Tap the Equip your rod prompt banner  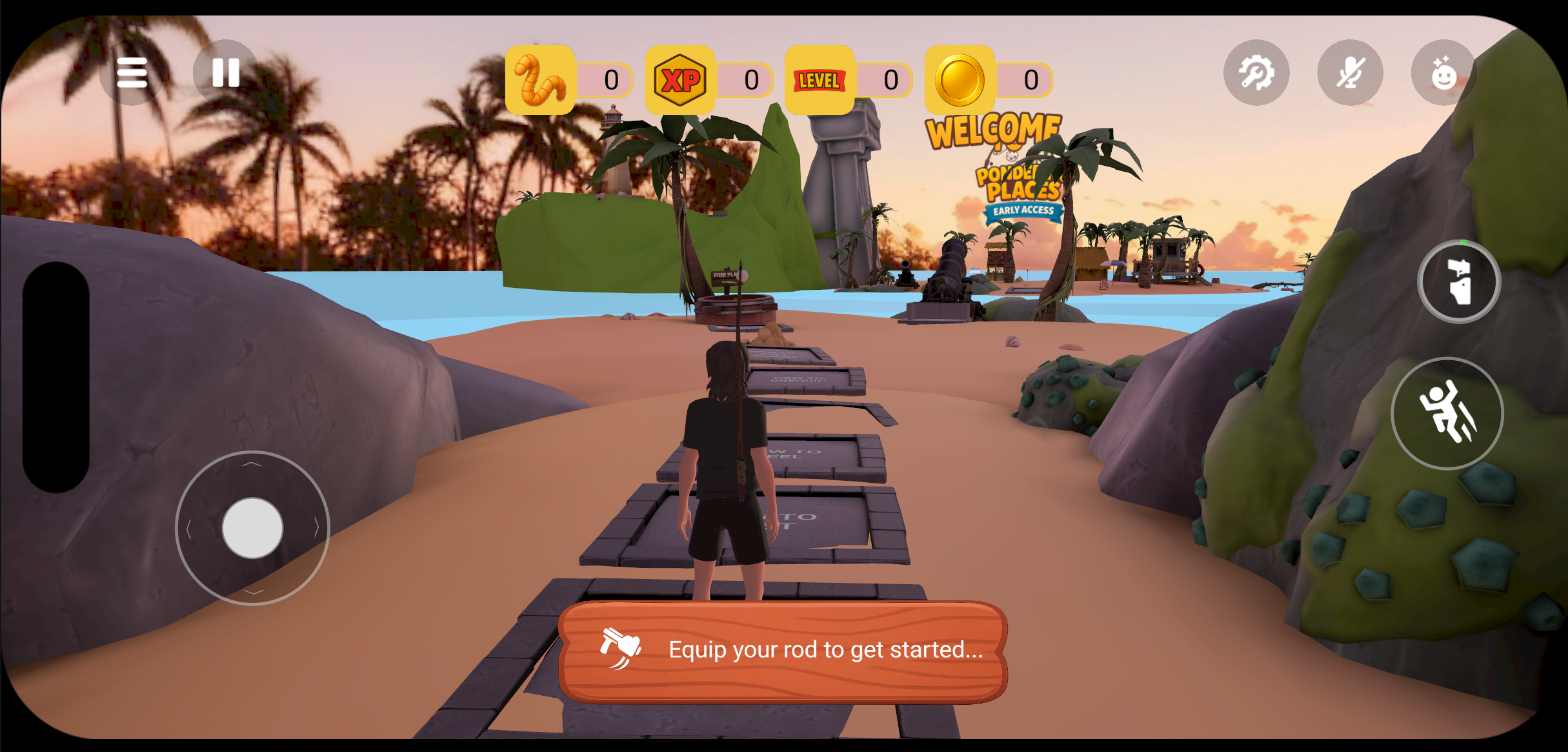click(783, 650)
